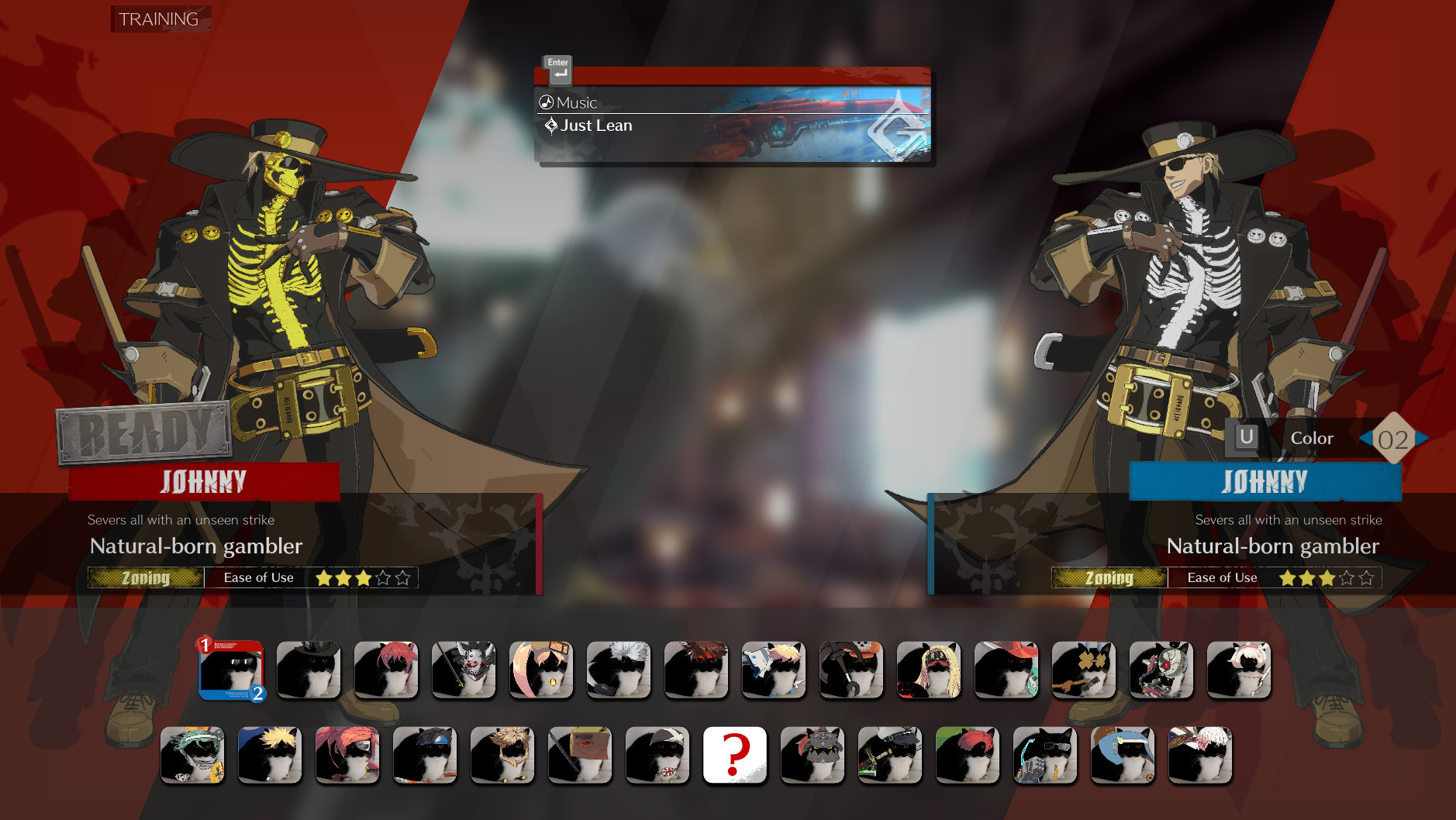This screenshot has height=820, width=1456.
Task: Click the red Player 1 badge on the selected portrait
Action: point(203,643)
